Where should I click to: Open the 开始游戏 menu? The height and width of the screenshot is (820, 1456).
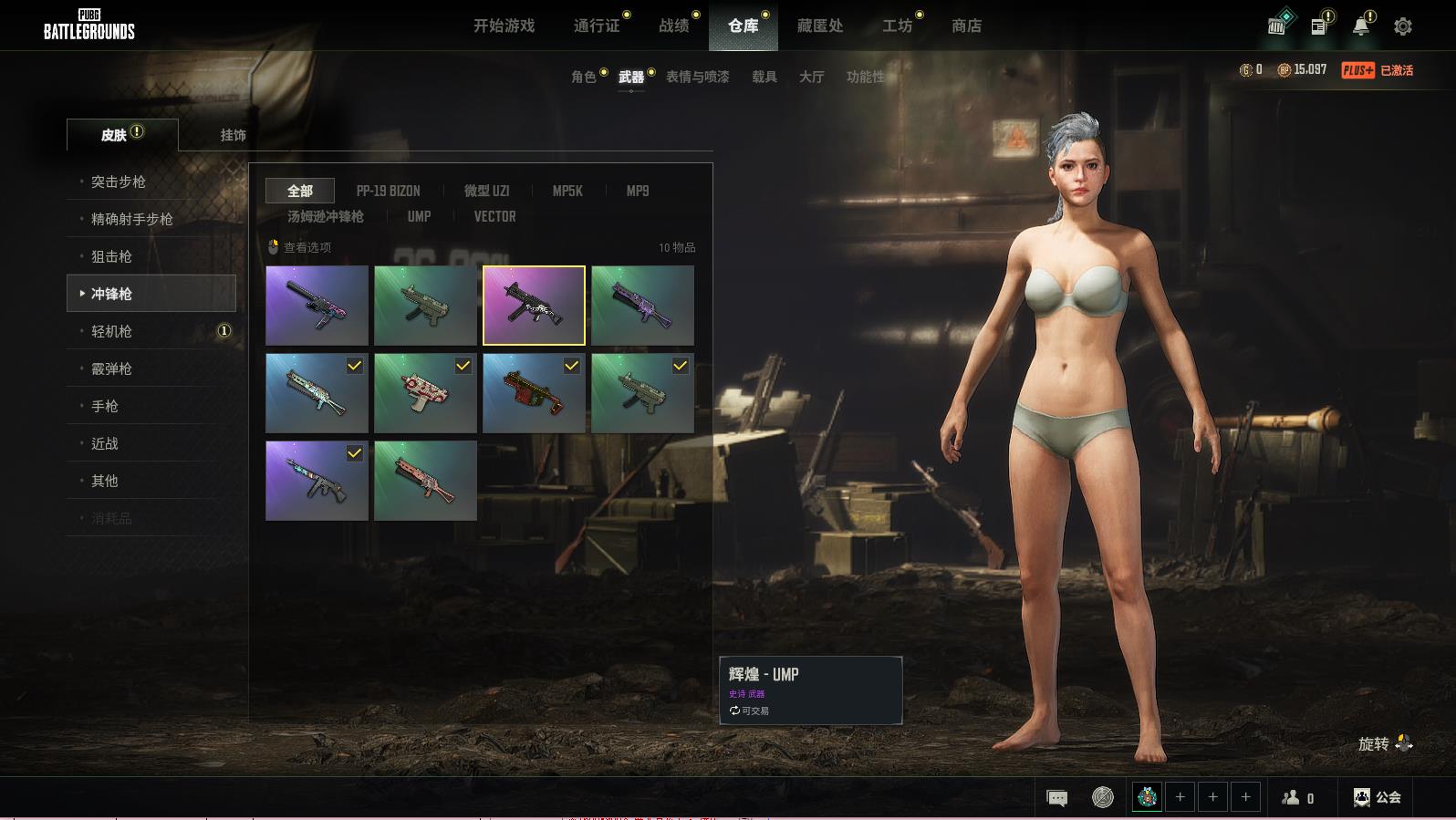(504, 26)
